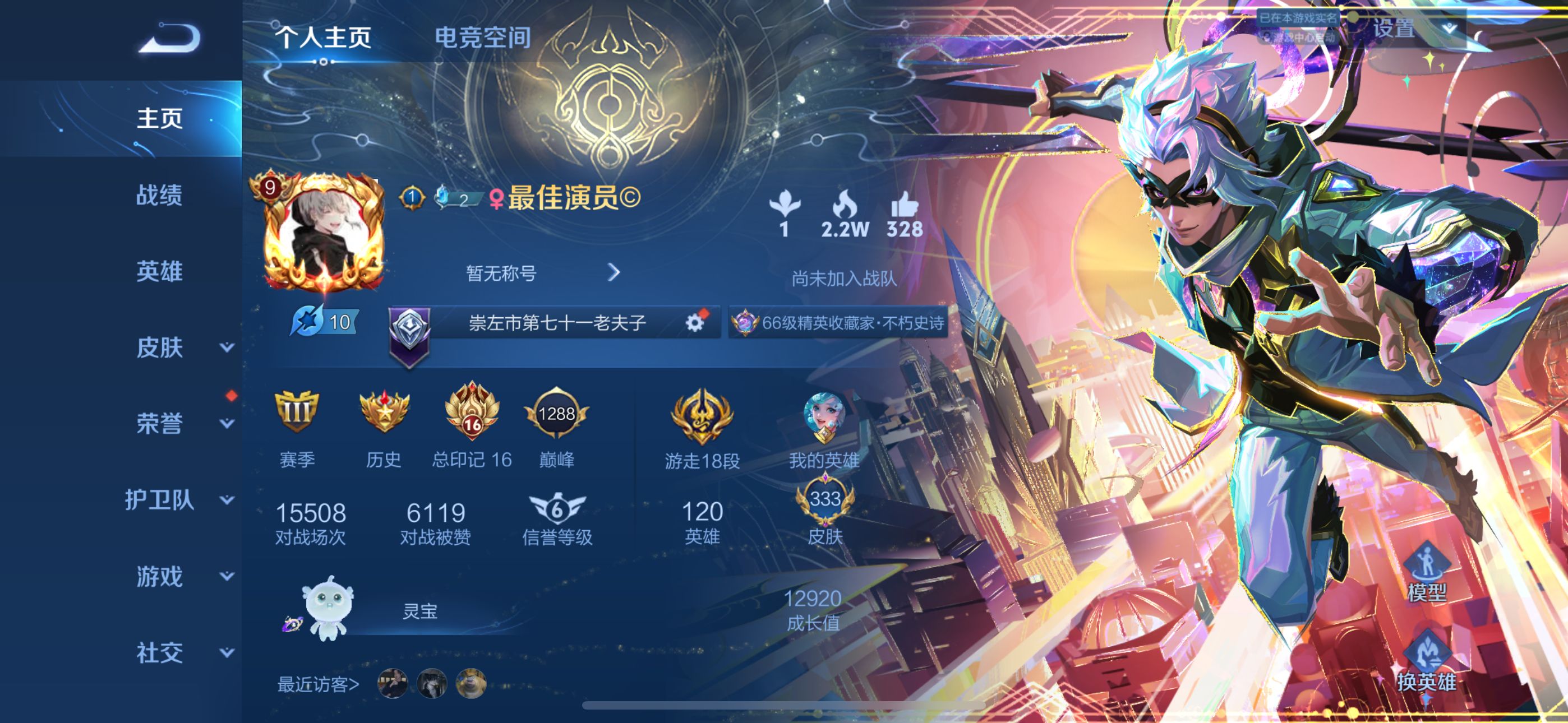
Task: Select the 个人主页 tab
Action: point(323,38)
